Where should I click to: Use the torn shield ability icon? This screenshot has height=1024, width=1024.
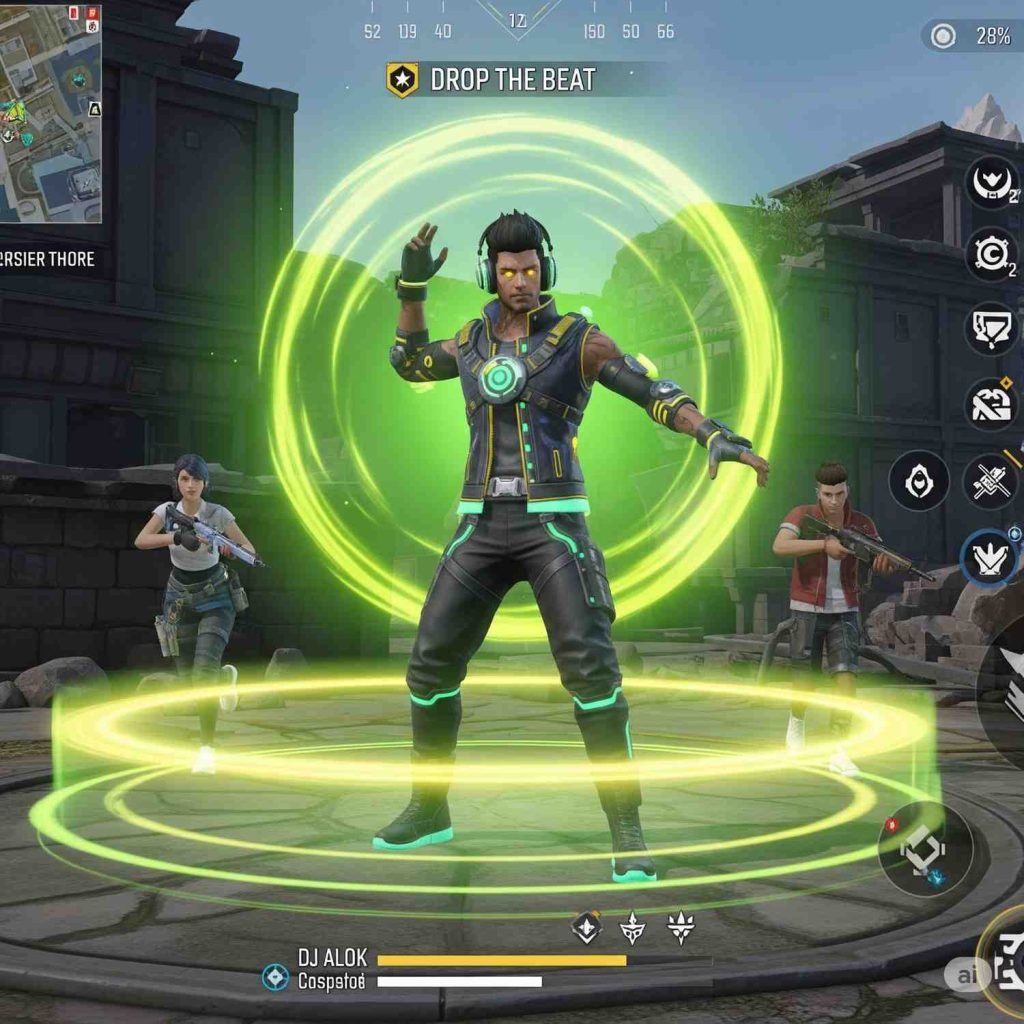(x=991, y=329)
